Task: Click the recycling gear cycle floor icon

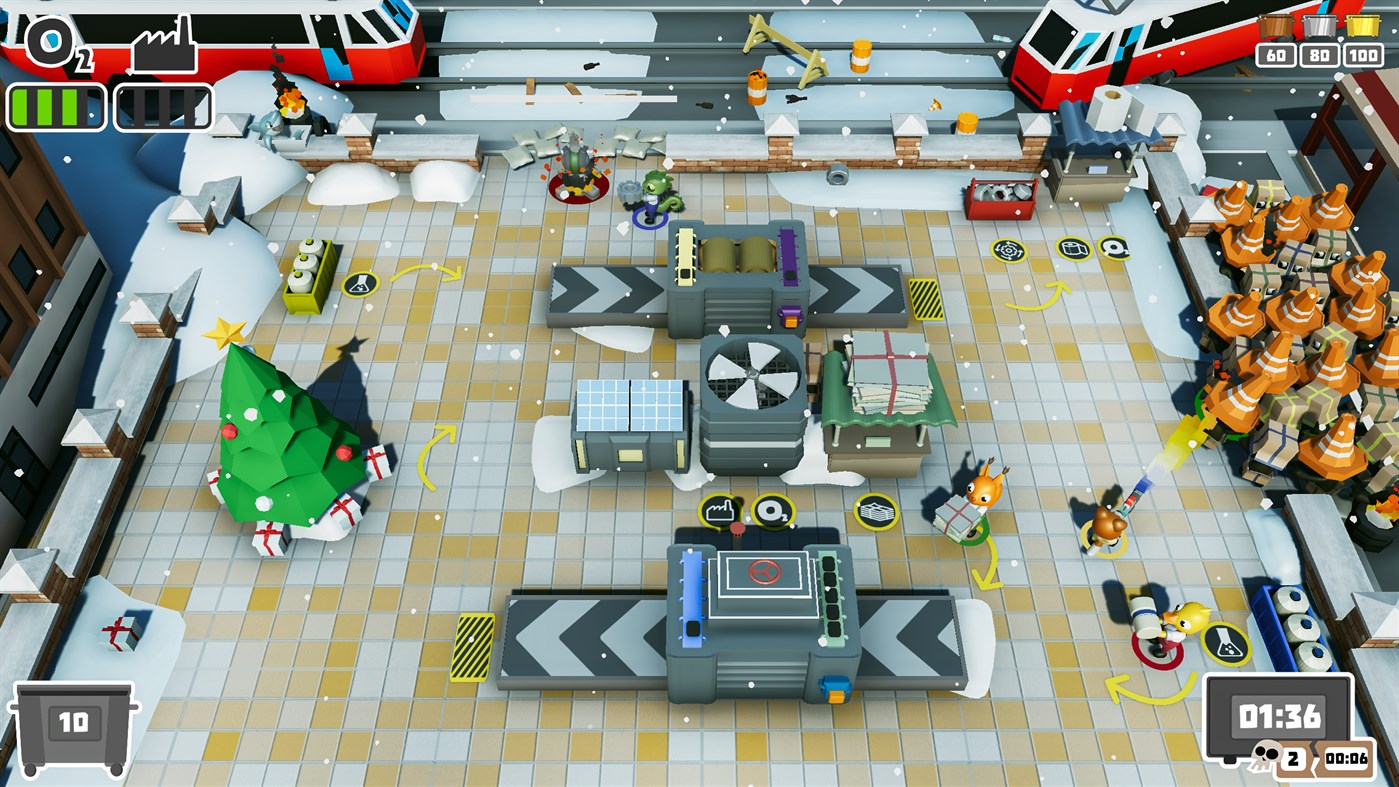Action: coord(1008,248)
